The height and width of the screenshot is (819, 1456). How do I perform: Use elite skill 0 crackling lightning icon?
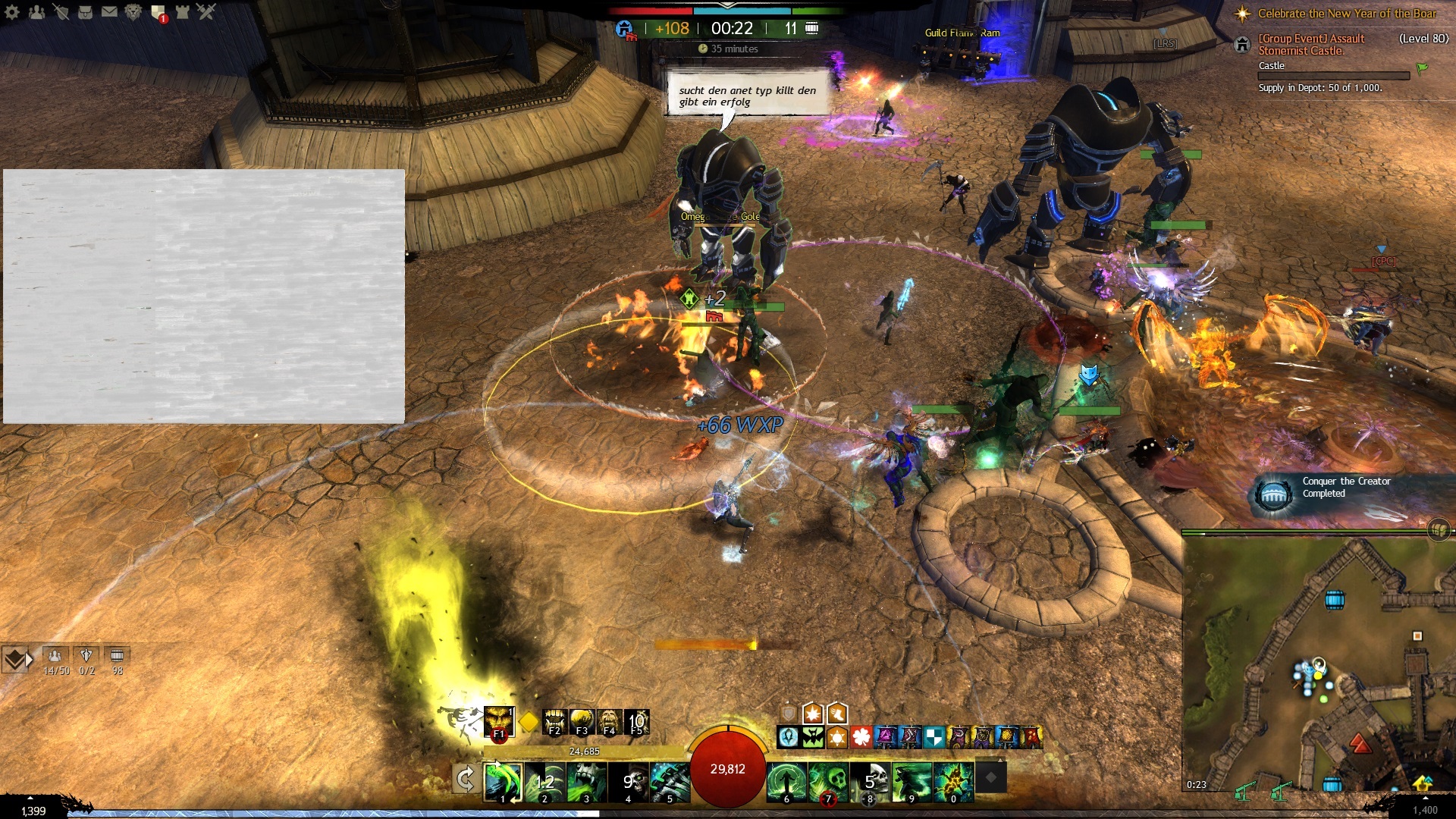[x=954, y=782]
